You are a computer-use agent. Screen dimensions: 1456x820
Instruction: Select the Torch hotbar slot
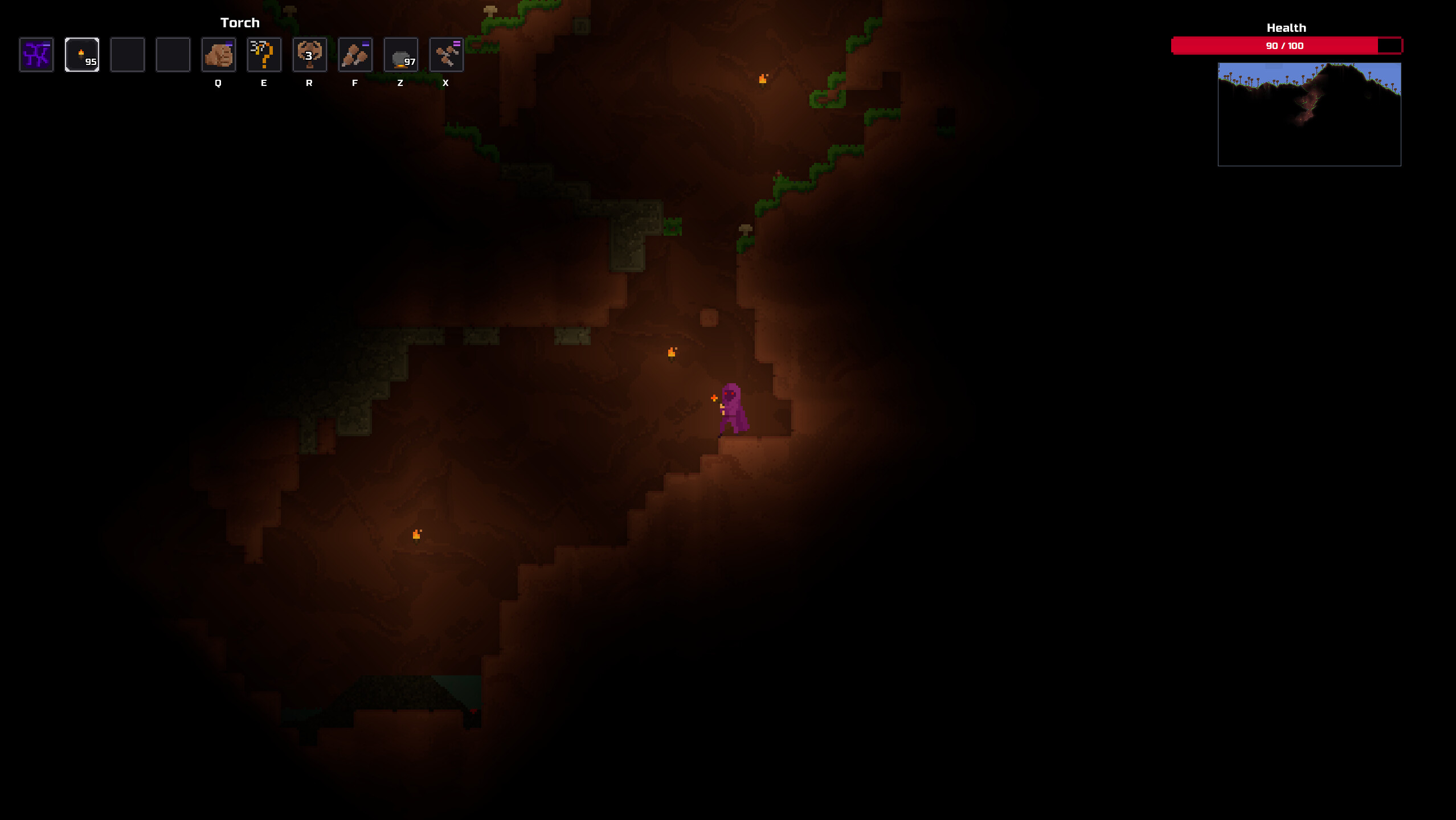click(82, 55)
